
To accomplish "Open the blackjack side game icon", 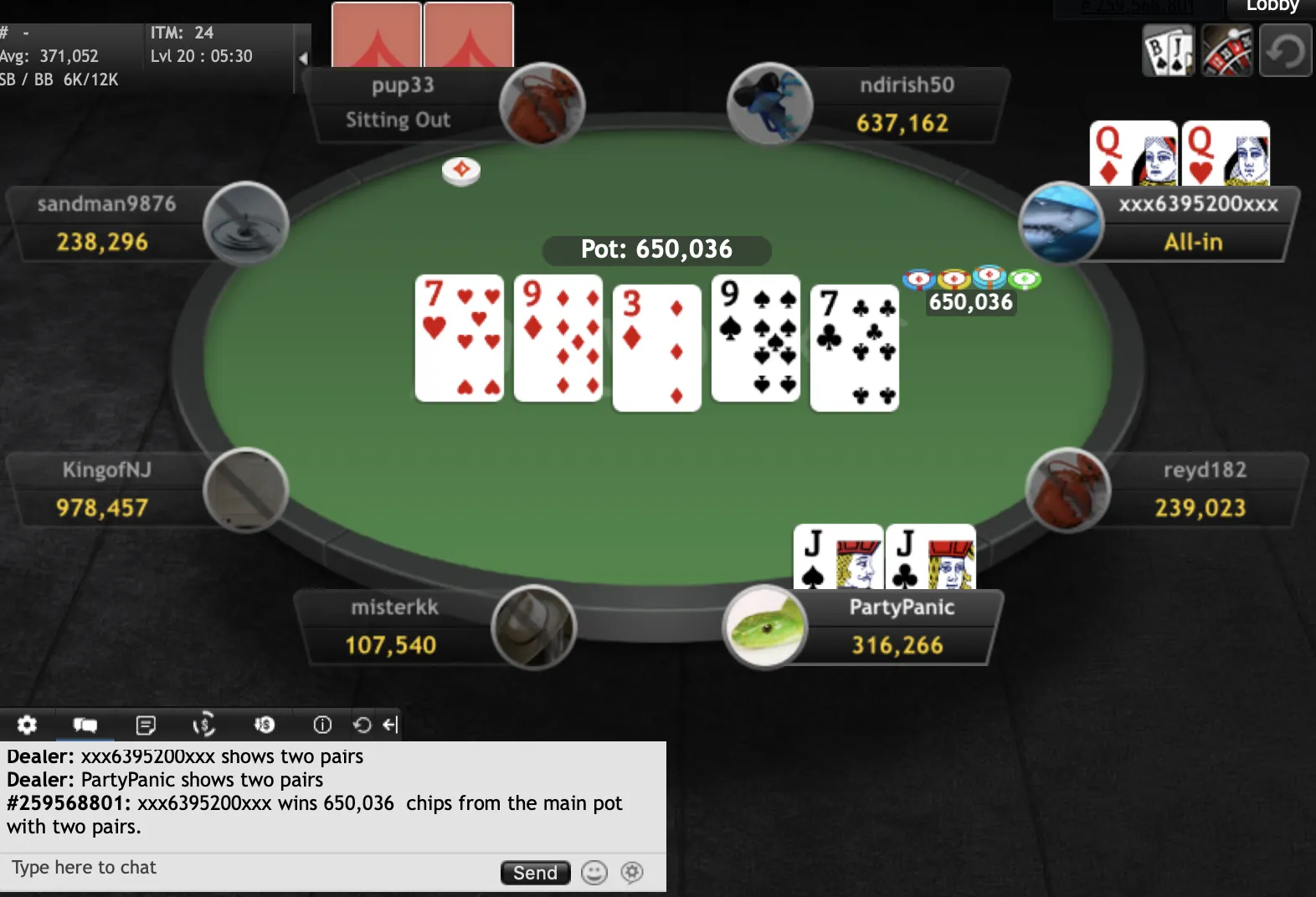I will [1168, 51].
